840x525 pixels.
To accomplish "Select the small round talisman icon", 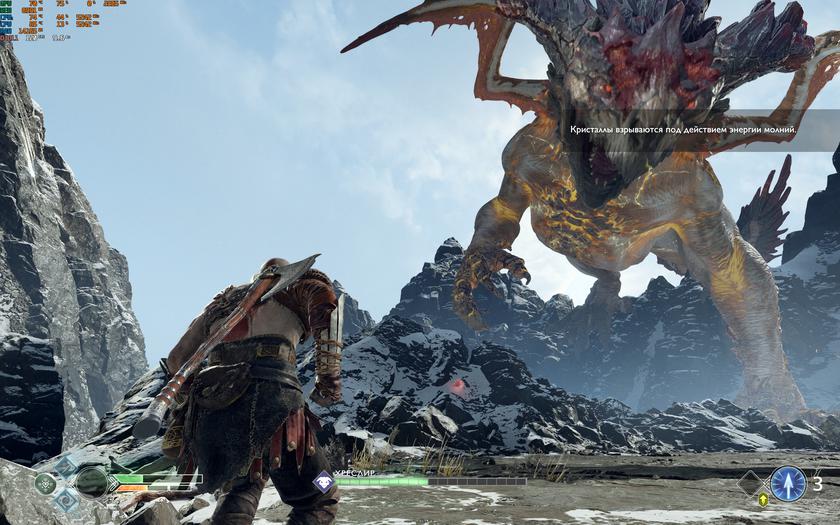I will pyautogui.click(x=45, y=483).
